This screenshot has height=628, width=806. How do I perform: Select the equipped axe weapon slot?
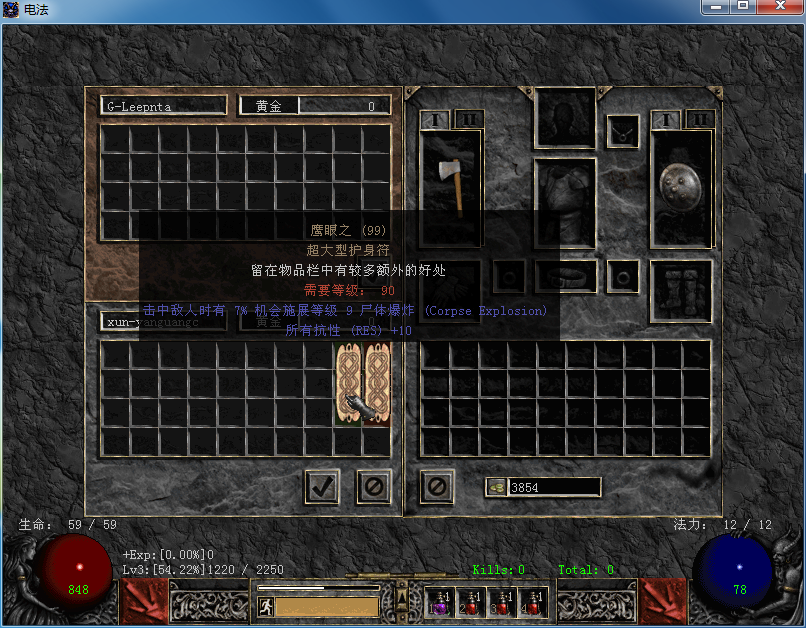pyautogui.click(x=451, y=187)
